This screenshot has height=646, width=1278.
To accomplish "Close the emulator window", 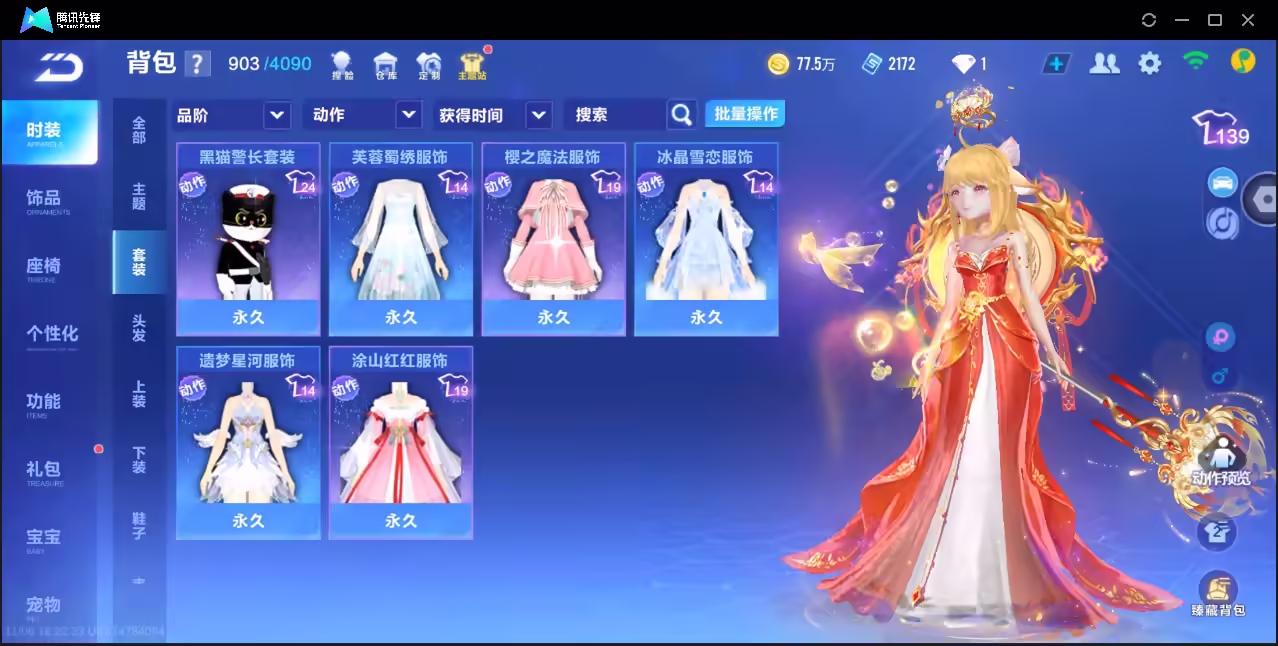I will pos(1248,20).
